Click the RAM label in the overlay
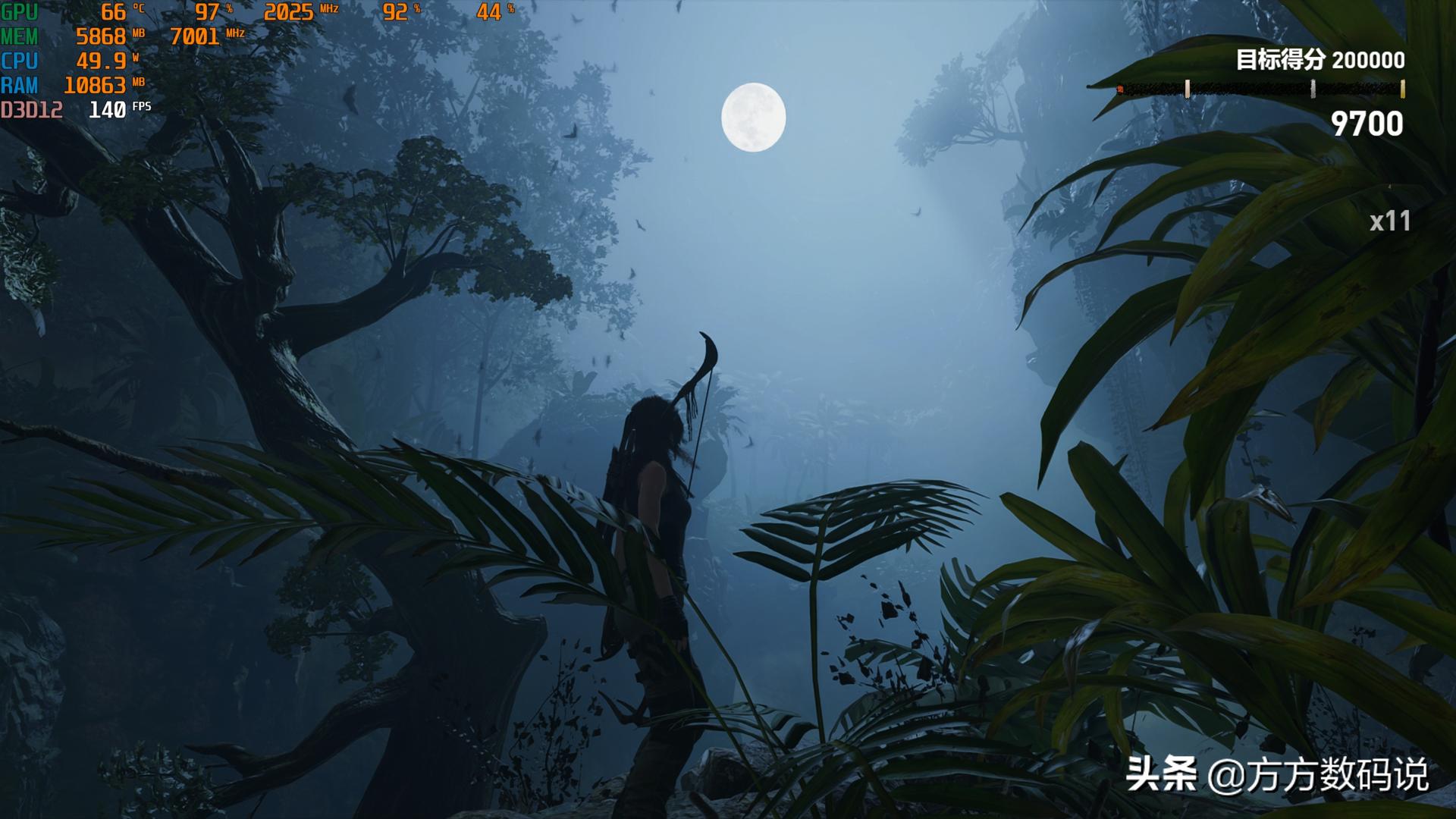The height and width of the screenshot is (819, 1456). click(19, 83)
